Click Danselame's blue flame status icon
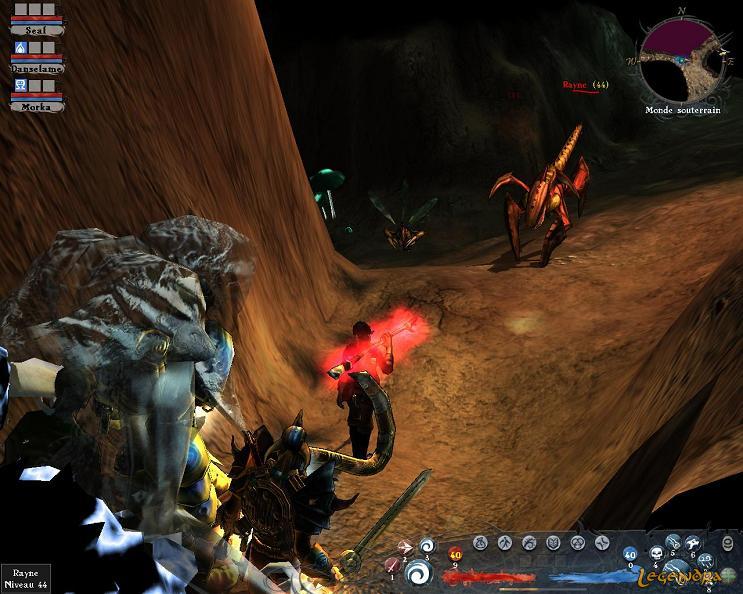Screen dimensions: 743x594 point(21,48)
